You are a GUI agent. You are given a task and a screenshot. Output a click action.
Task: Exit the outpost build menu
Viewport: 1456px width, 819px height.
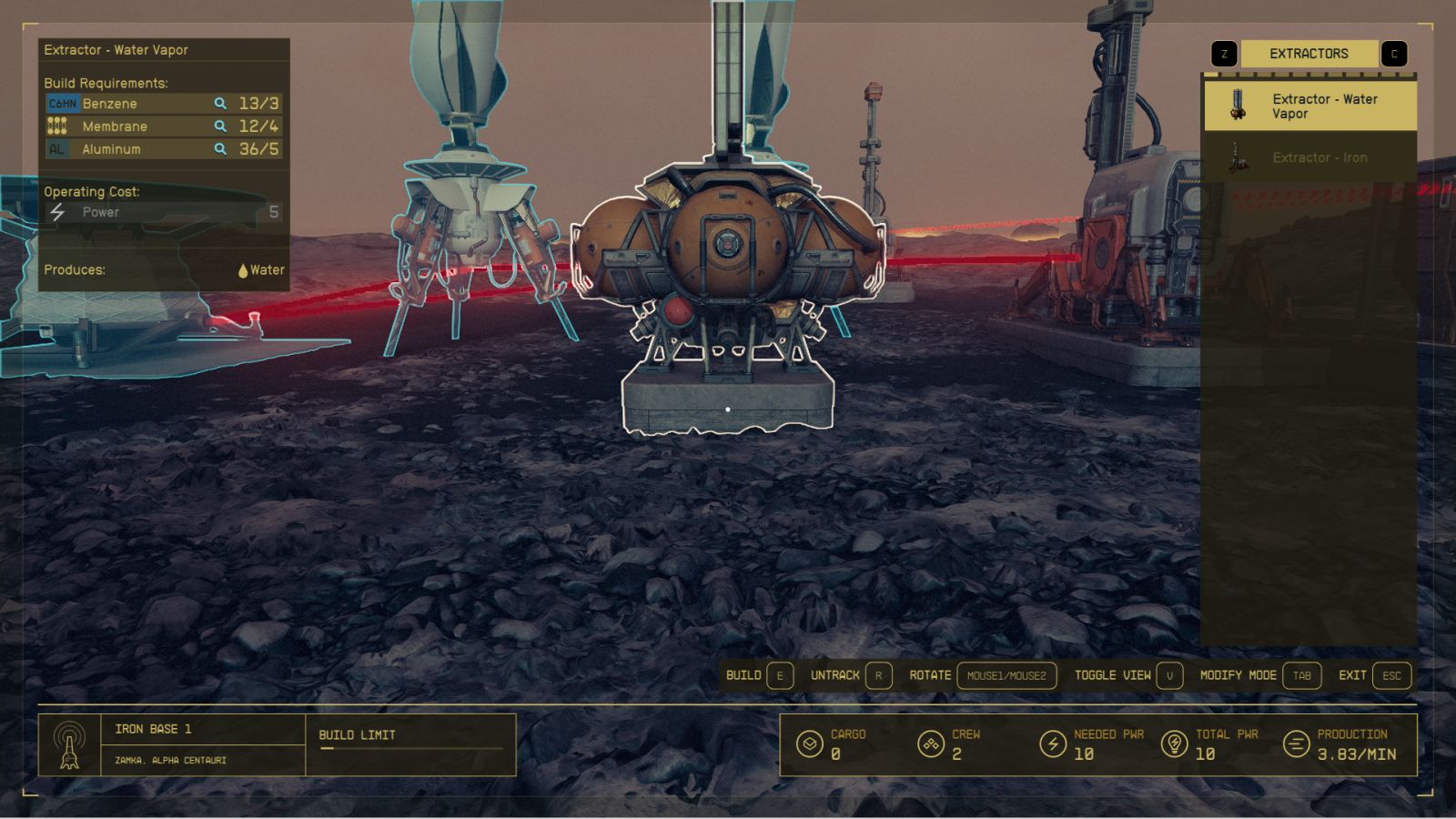pyautogui.click(x=1374, y=675)
